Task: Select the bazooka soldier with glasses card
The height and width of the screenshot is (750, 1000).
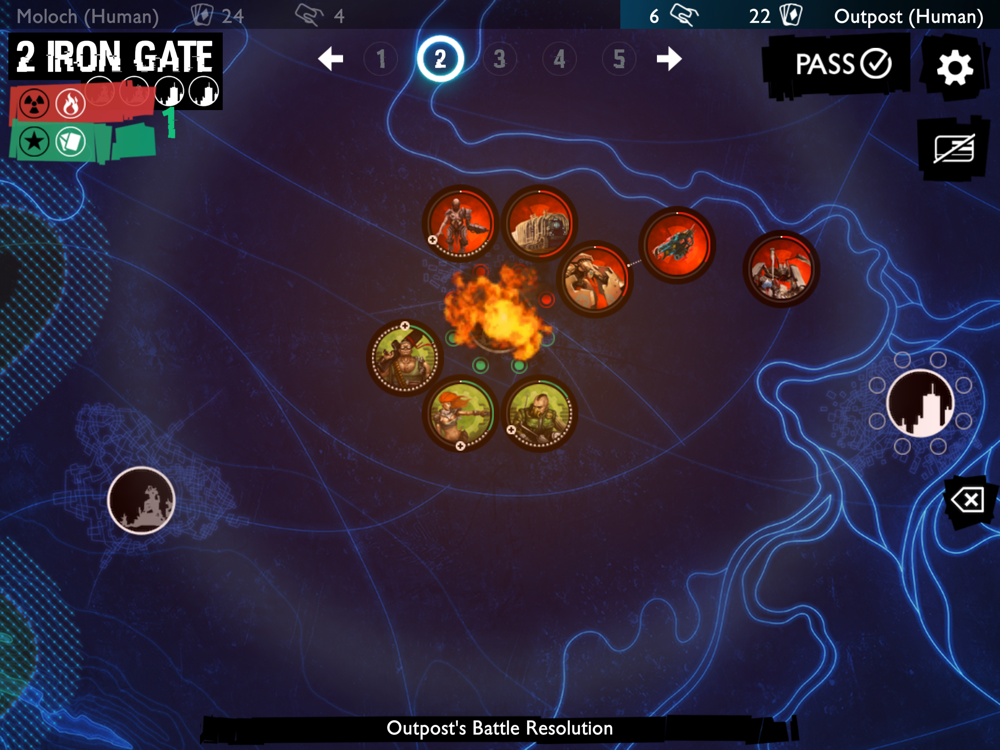Action: [x=404, y=357]
